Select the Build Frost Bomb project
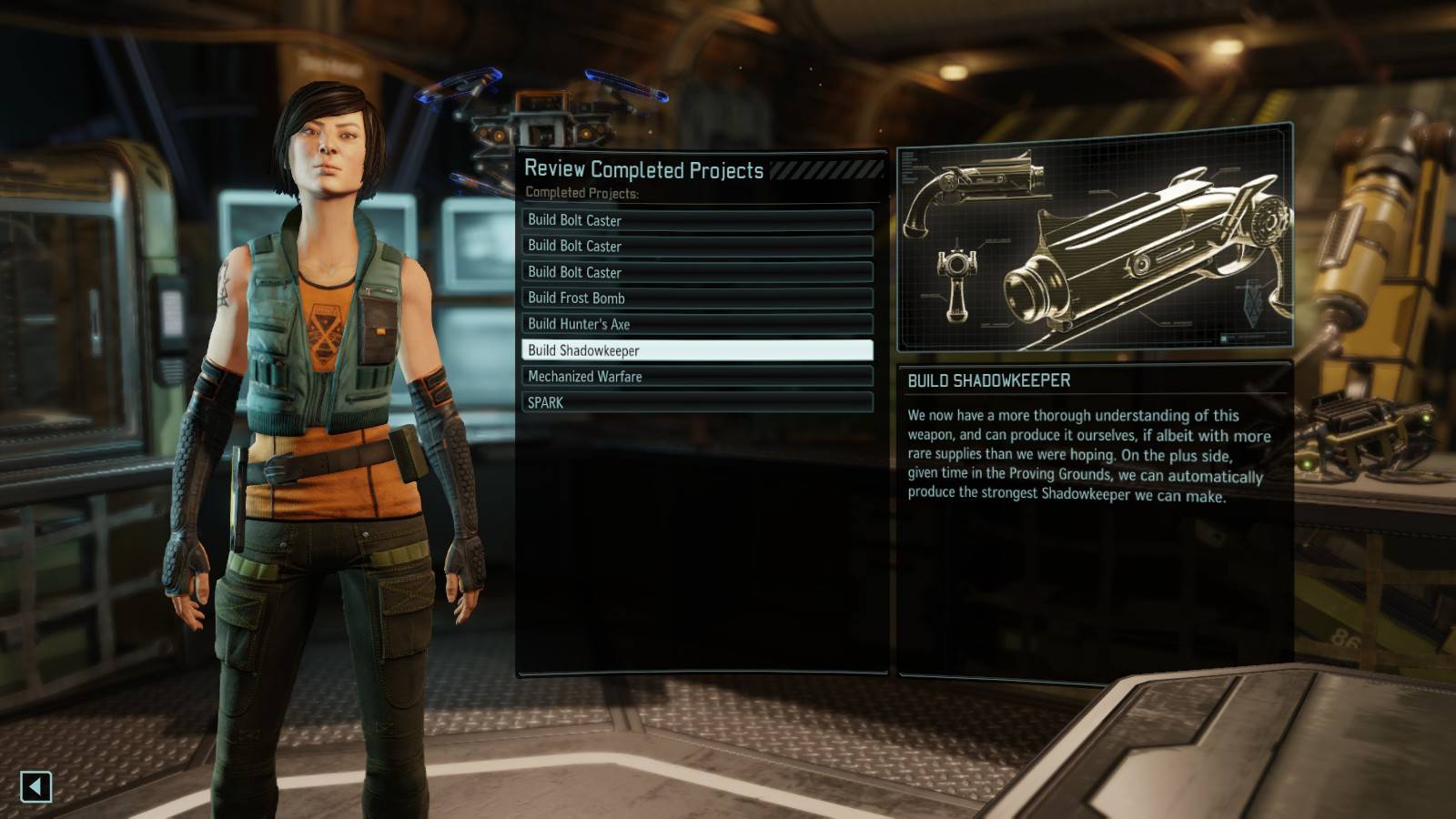Viewport: 1456px width, 819px height. tap(697, 298)
